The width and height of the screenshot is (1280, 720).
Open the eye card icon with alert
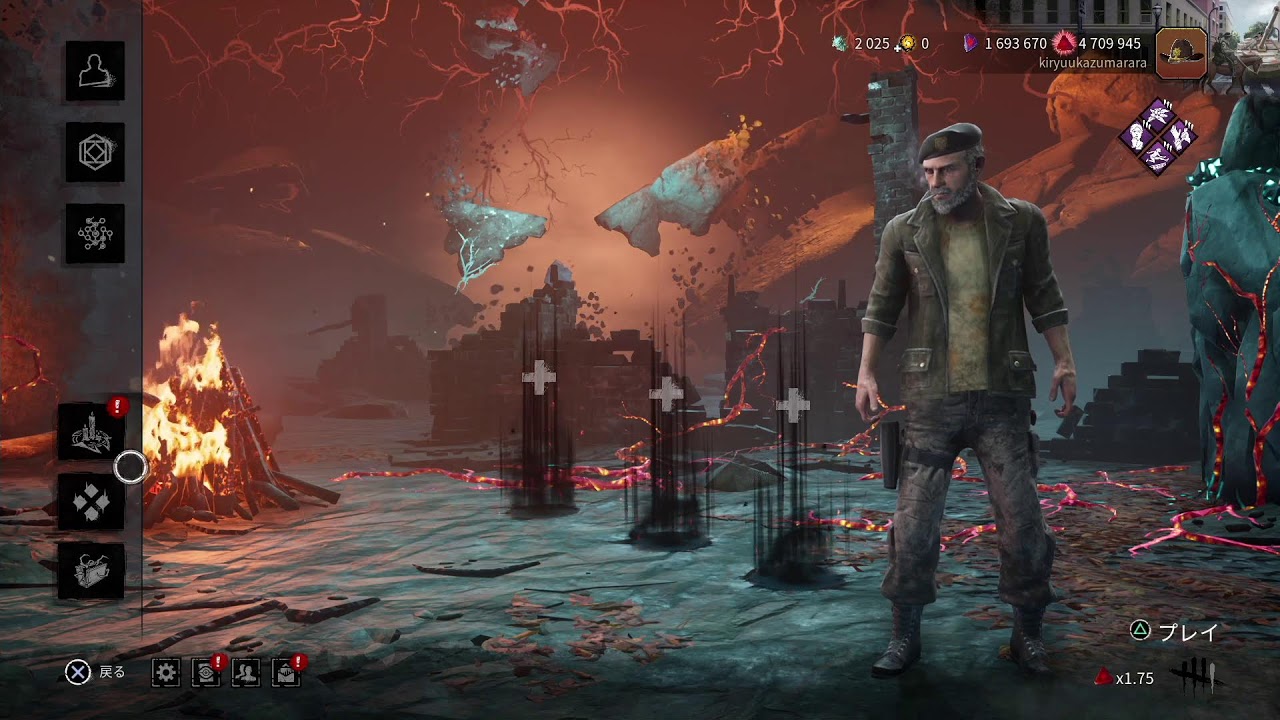coord(206,673)
